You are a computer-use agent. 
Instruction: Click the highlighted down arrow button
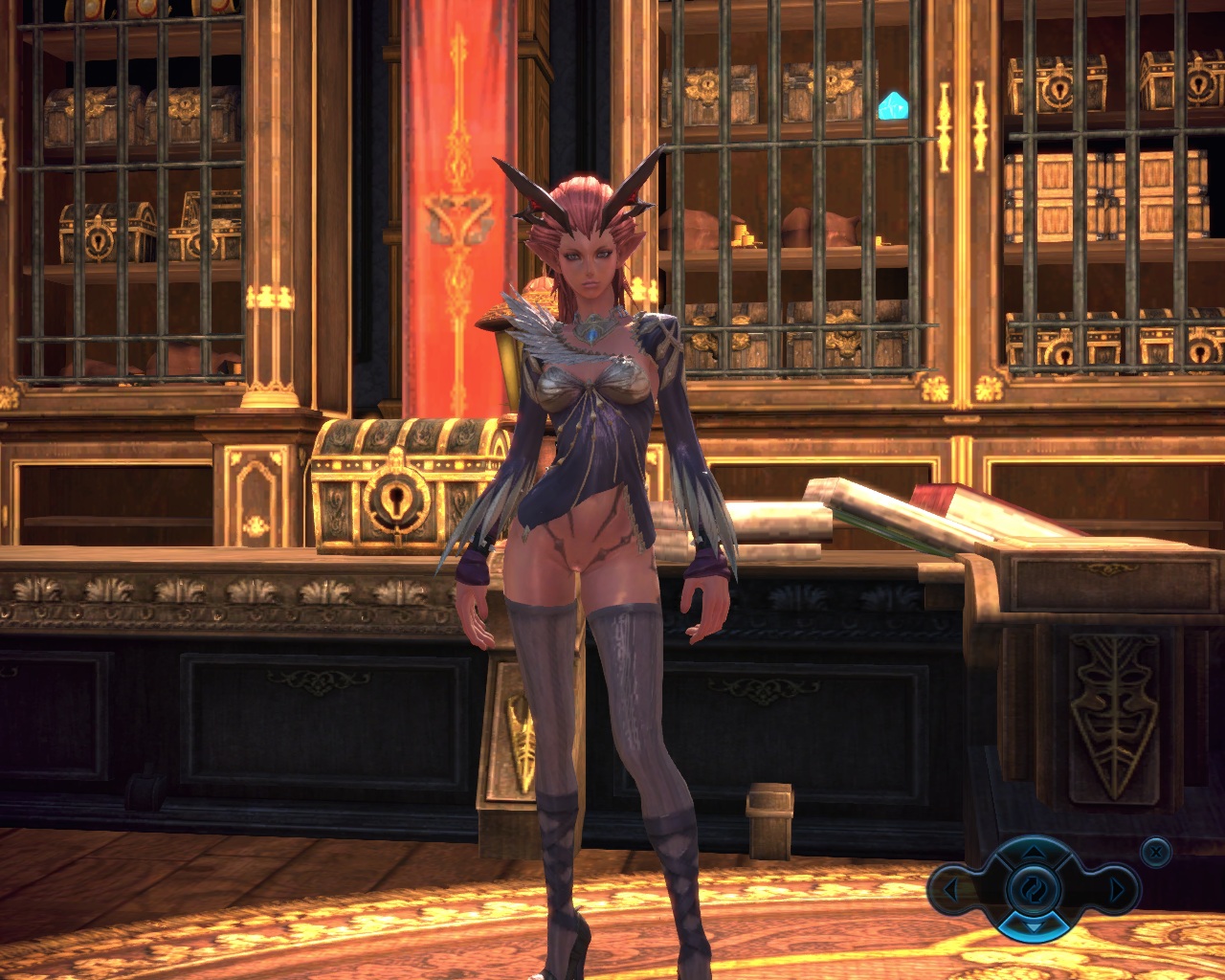pyautogui.click(x=1034, y=926)
